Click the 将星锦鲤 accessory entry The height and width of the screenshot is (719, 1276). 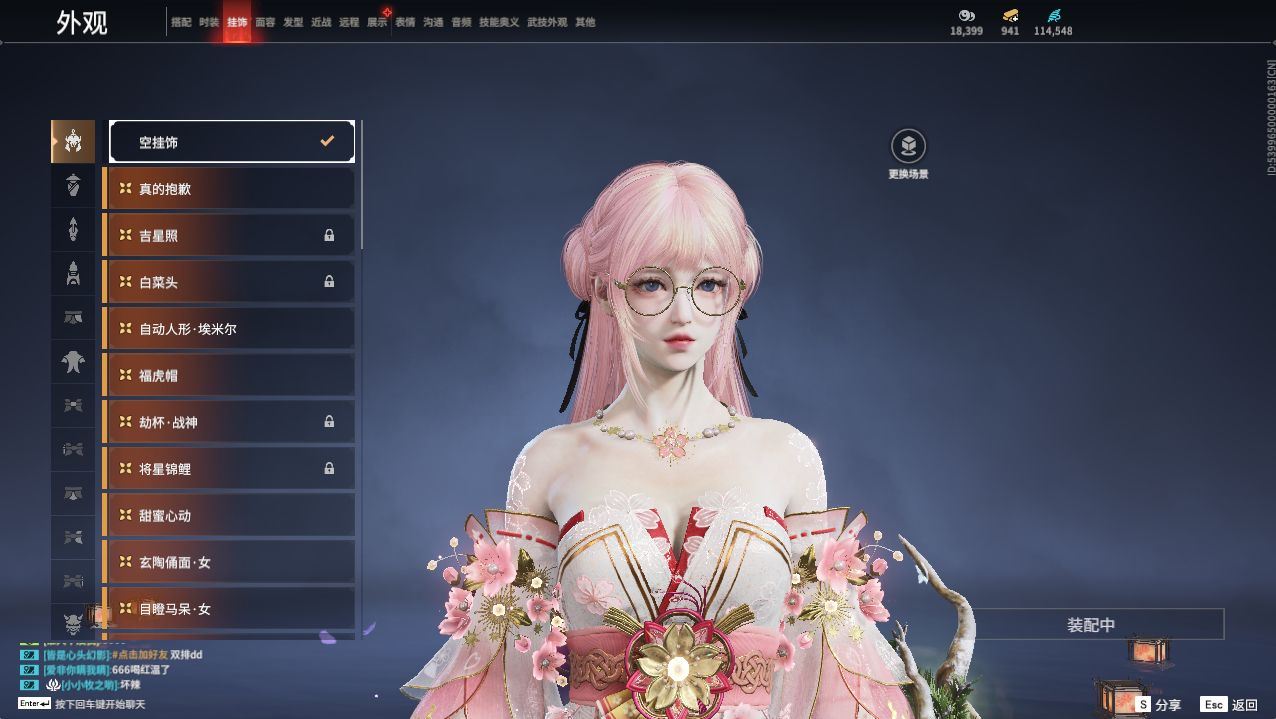(x=229, y=469)
